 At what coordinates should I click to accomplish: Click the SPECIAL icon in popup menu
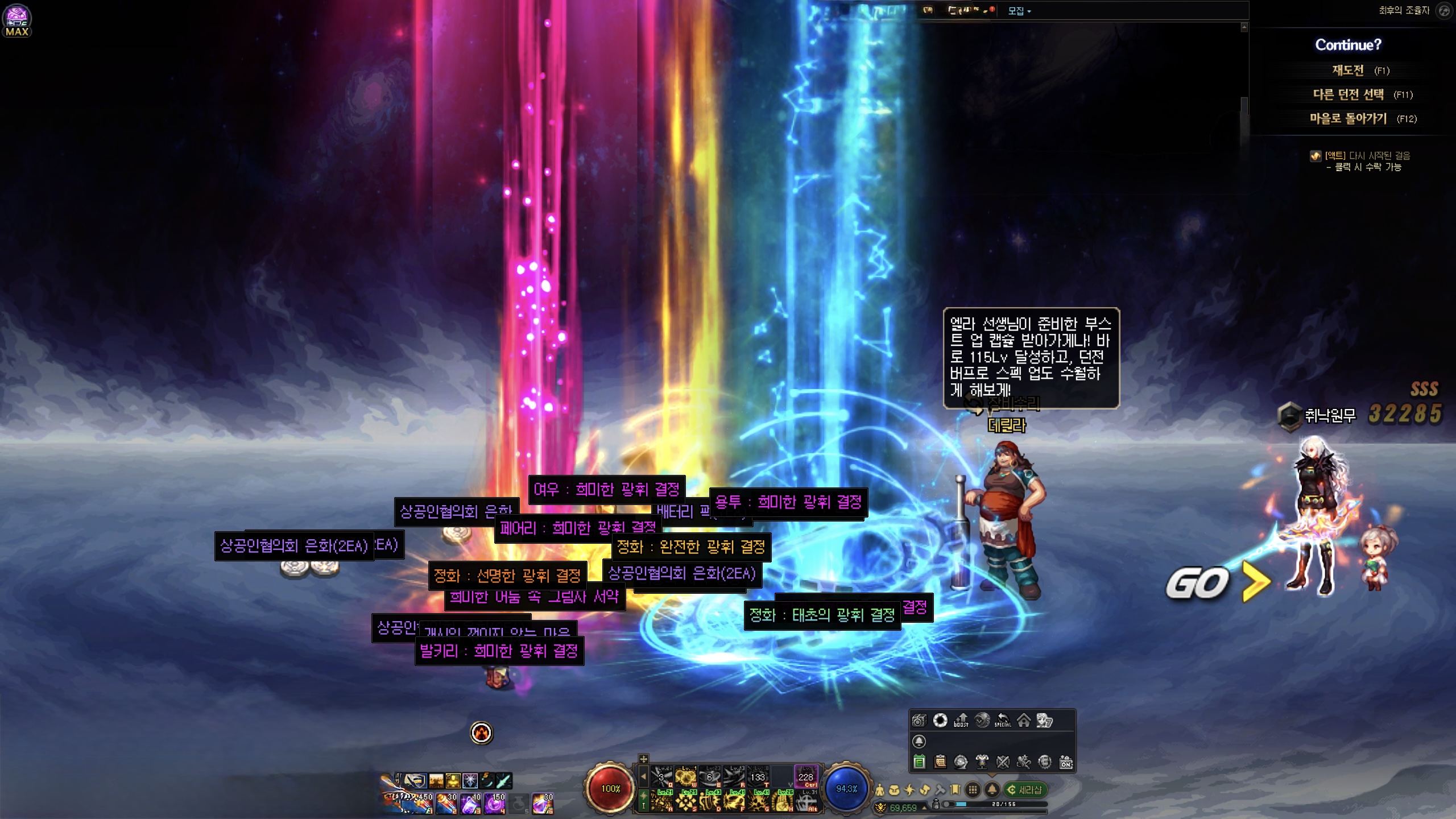click(x=1003, y=721)
